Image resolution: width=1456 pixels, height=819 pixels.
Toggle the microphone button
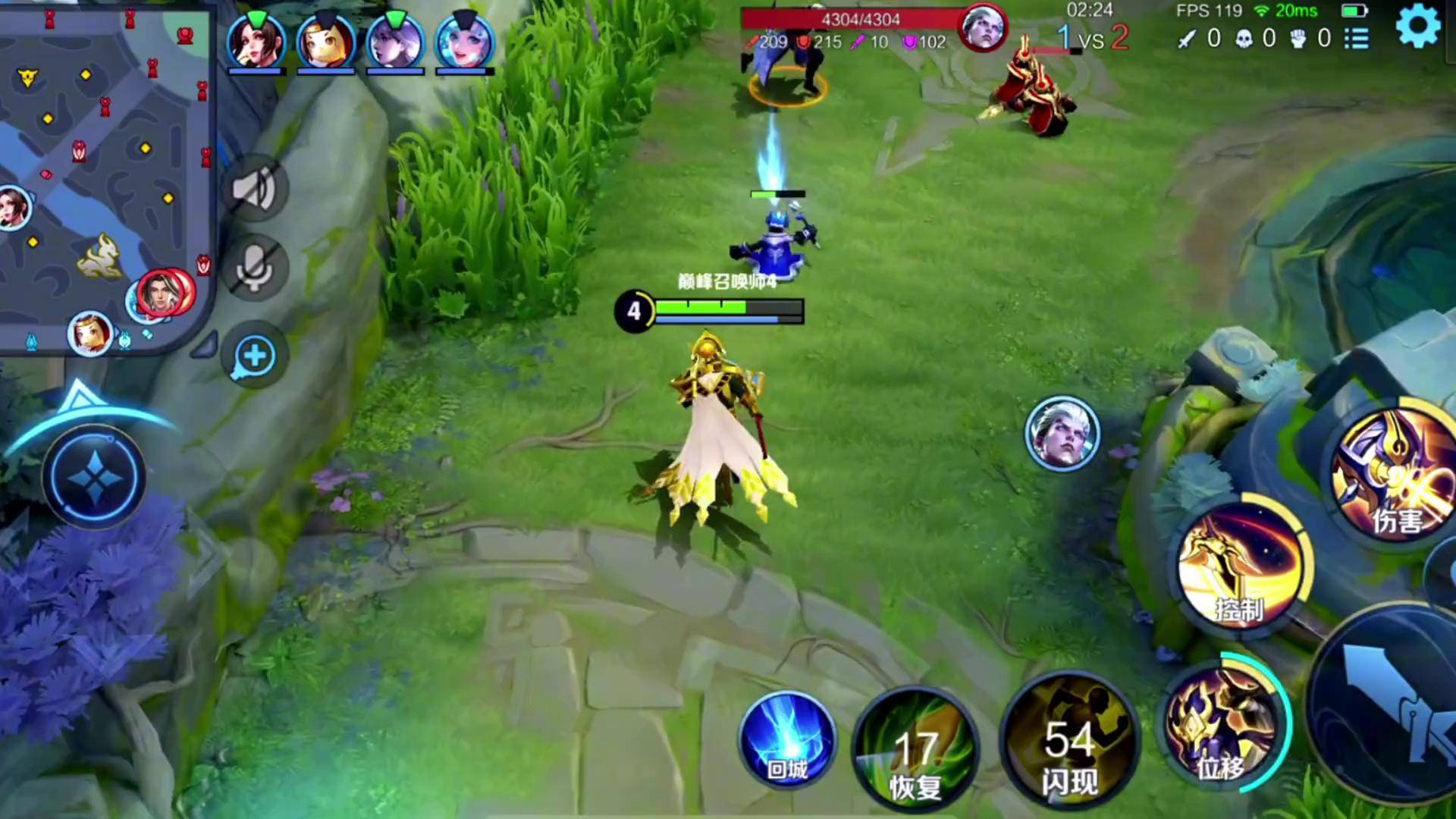click(x=255, y=268)
